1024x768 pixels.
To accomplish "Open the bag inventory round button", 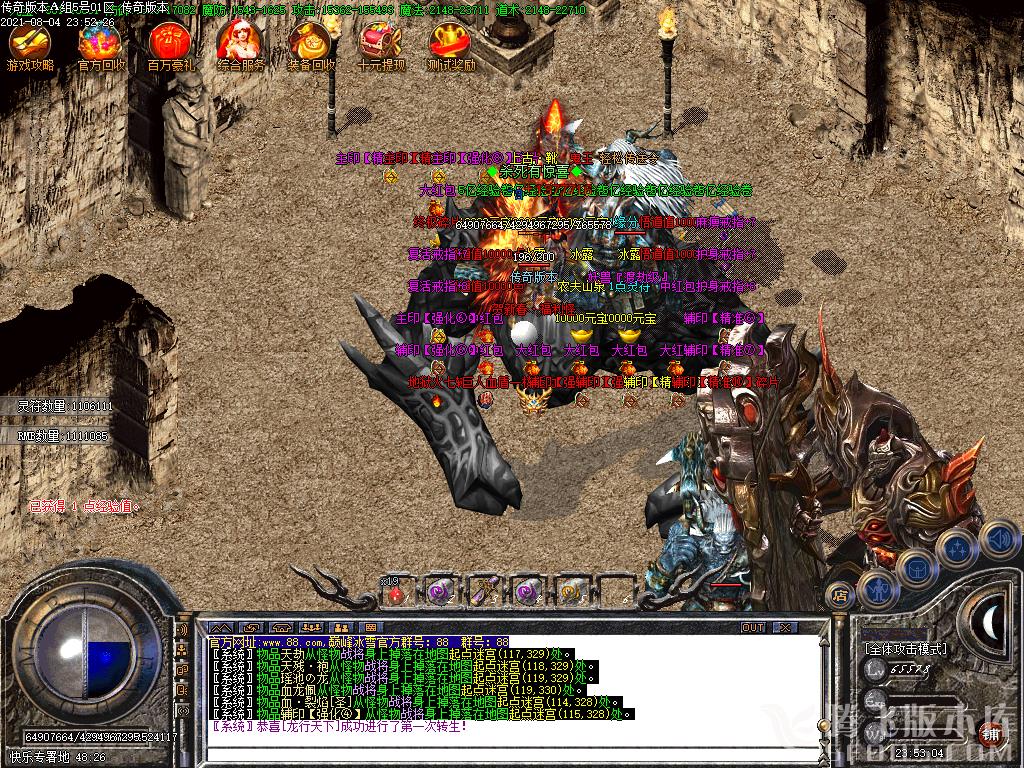I will coord(916,568).
